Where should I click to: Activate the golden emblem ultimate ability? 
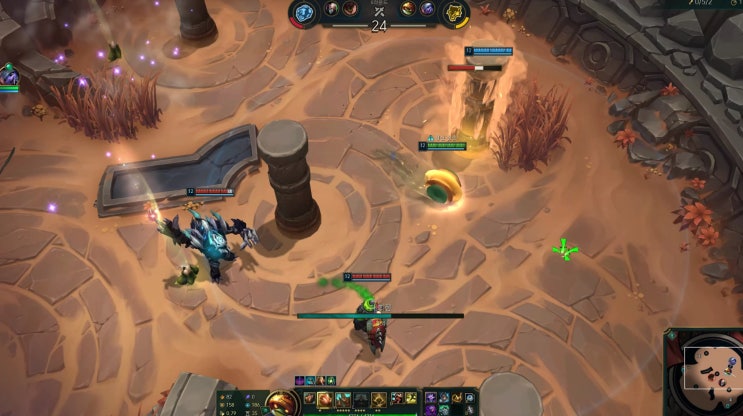pos(379,401)
